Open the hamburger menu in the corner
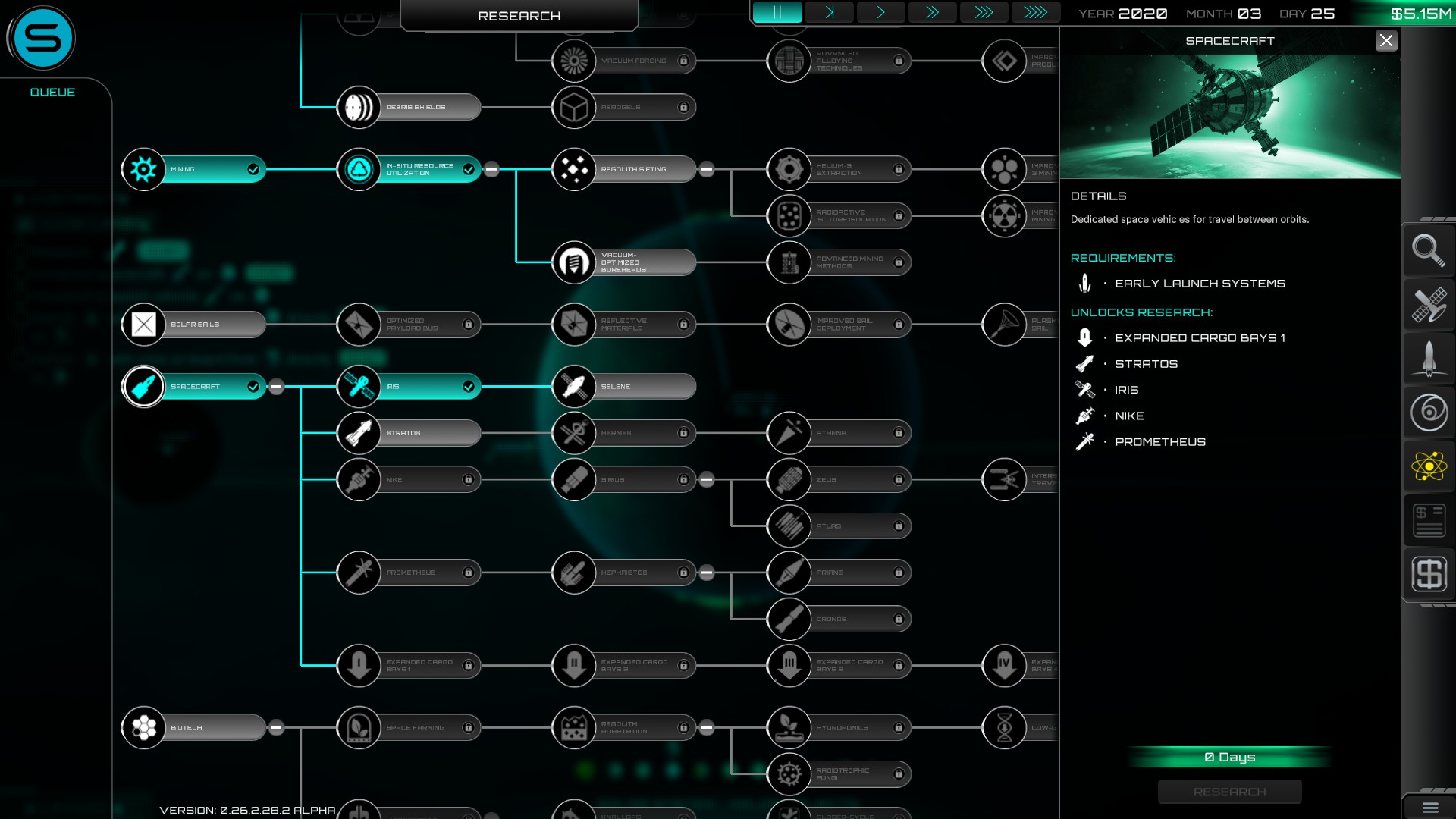The image size is (1456, 819). (x=1429, y=808)
